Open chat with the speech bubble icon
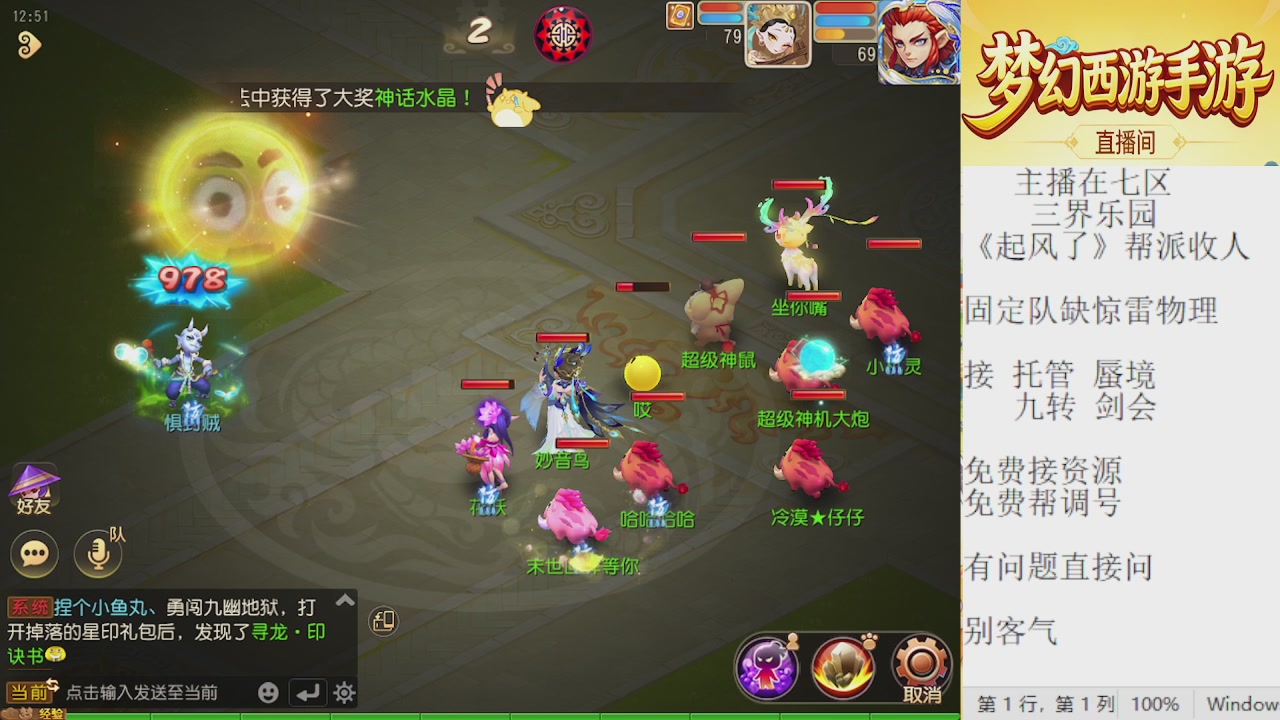The height and width of the screenshot is (720, 1280). pos(33,553)
